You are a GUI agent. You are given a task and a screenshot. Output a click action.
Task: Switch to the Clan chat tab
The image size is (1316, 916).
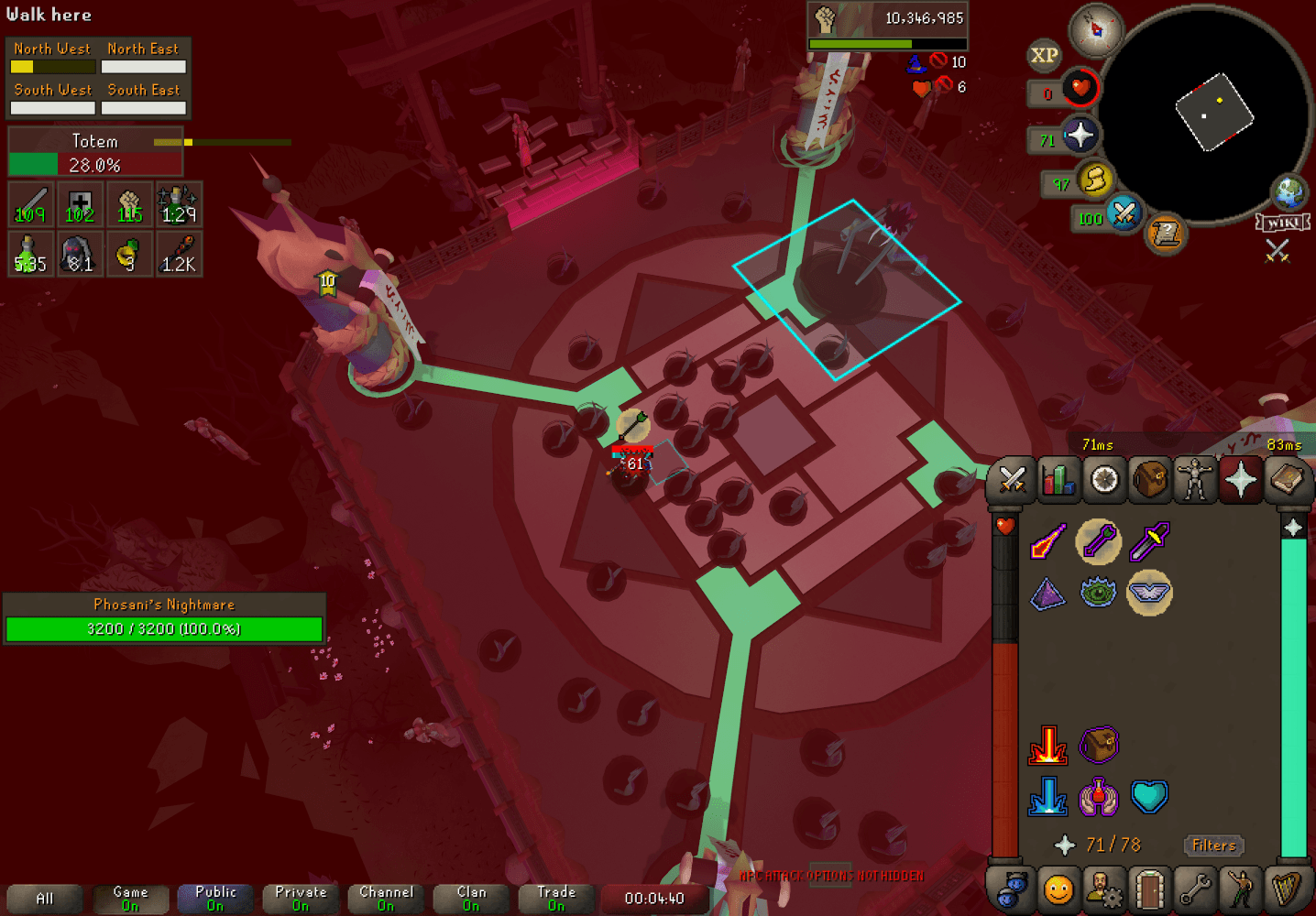[470, 898]
